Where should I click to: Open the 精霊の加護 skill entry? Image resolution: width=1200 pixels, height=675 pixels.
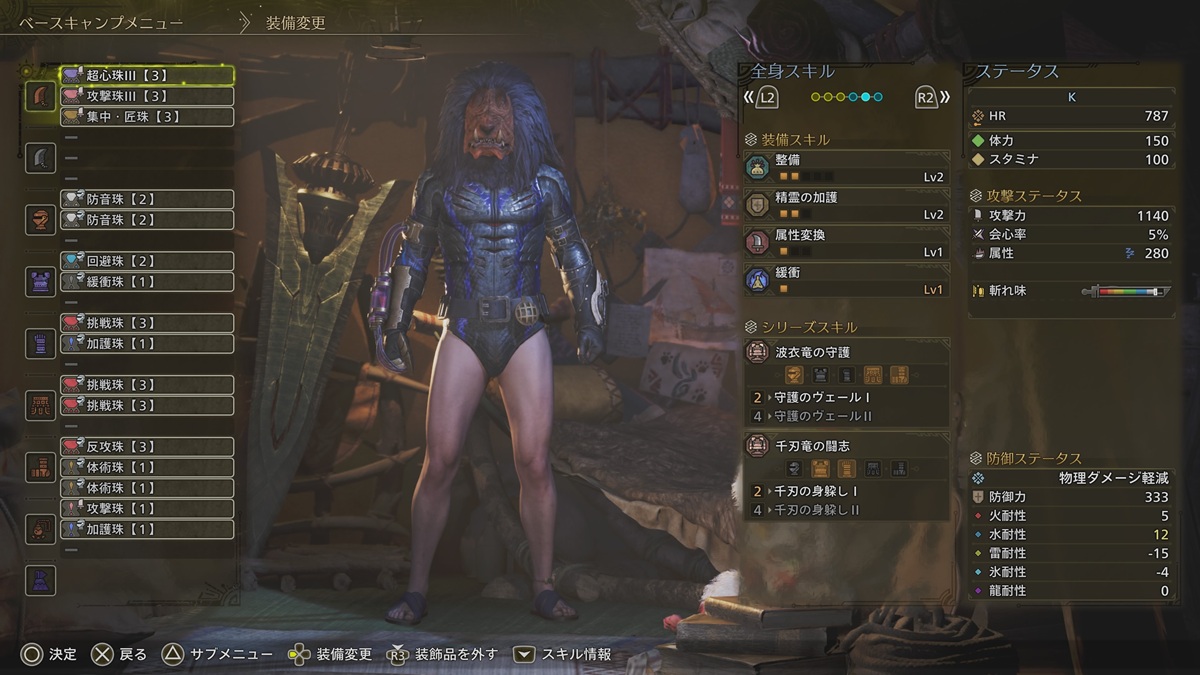(x=846, y=205)
